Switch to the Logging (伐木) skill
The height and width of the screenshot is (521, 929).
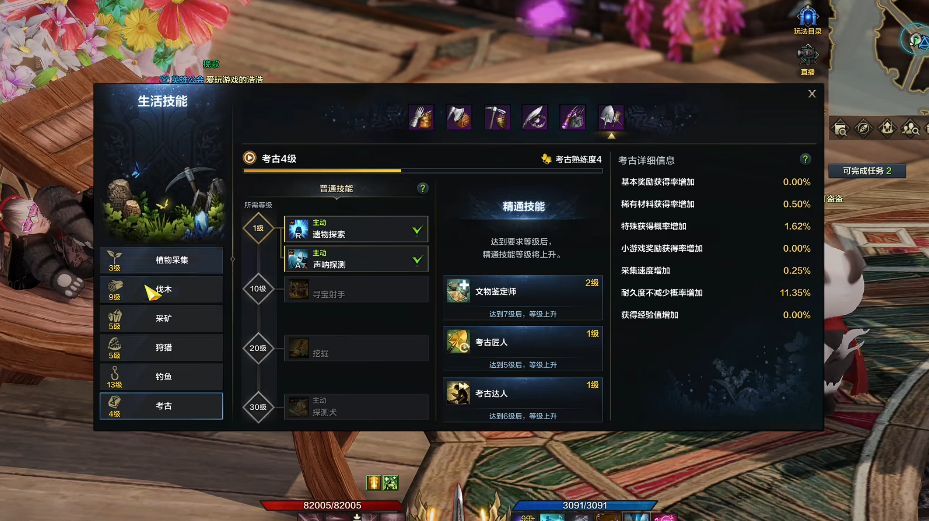click(161, 290)
